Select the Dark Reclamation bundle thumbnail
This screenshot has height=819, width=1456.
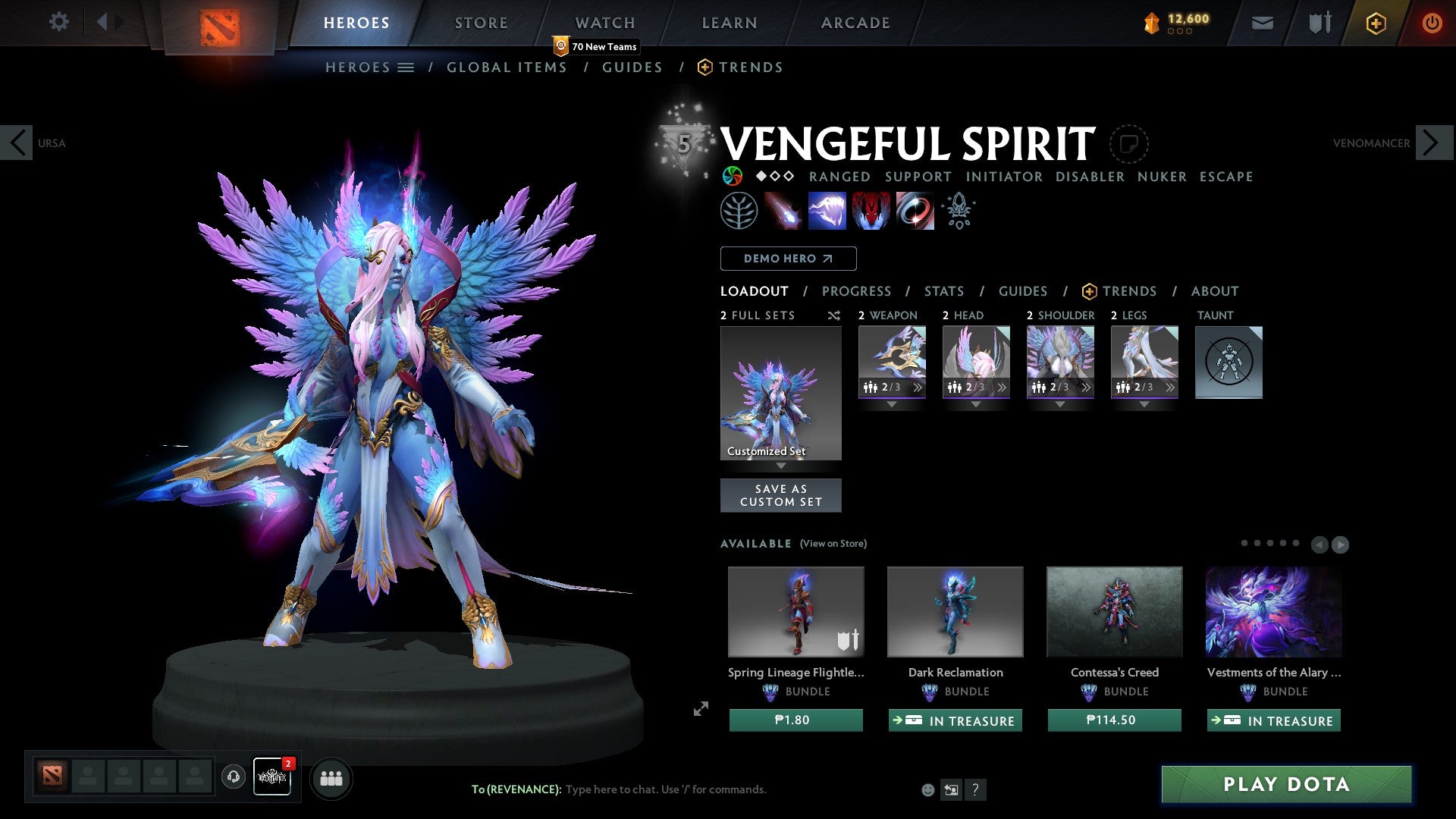point(955,611)
